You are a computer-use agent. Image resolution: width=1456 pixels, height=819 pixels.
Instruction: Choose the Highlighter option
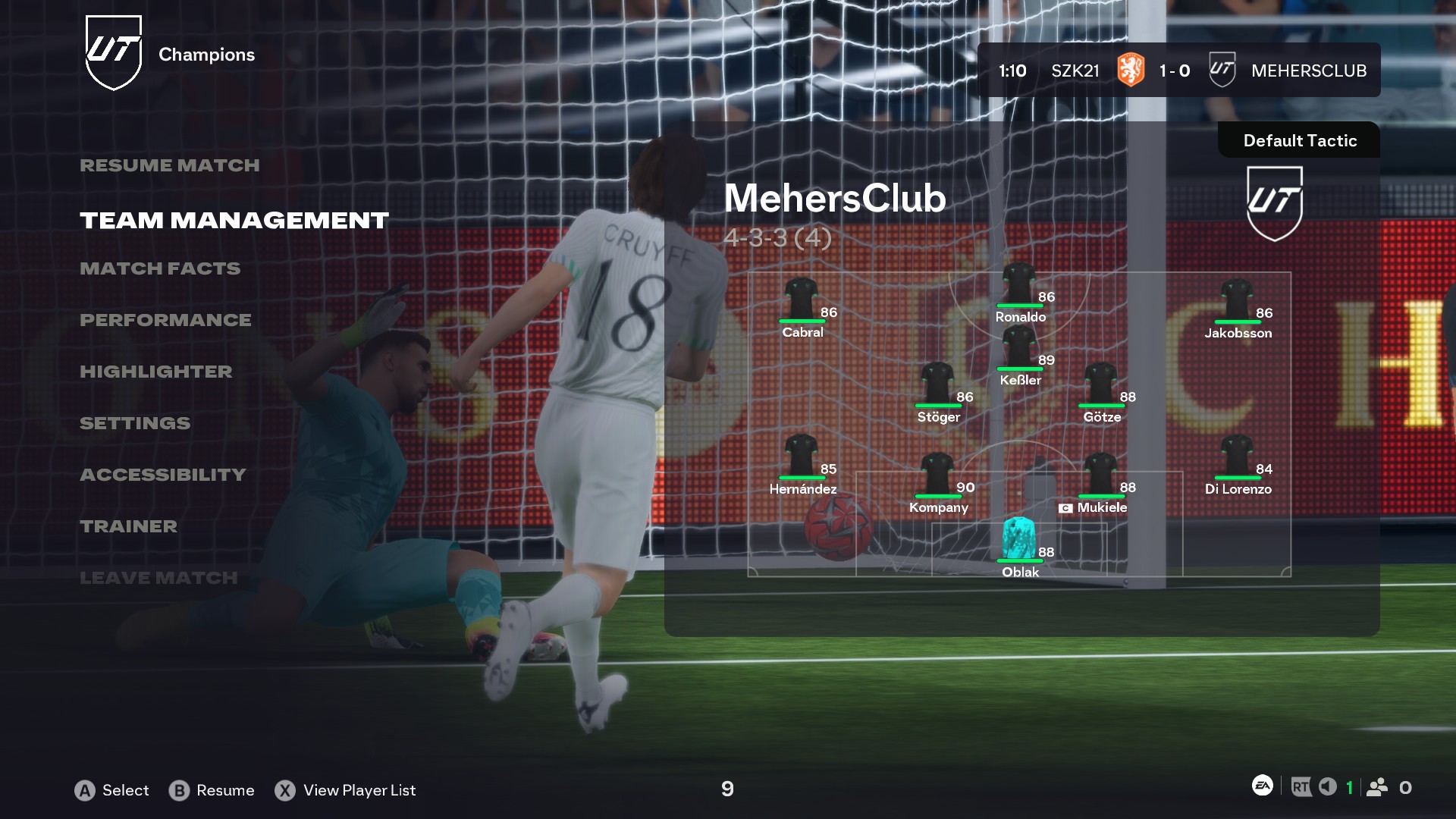pyautogui.click(x=155, y=372)
